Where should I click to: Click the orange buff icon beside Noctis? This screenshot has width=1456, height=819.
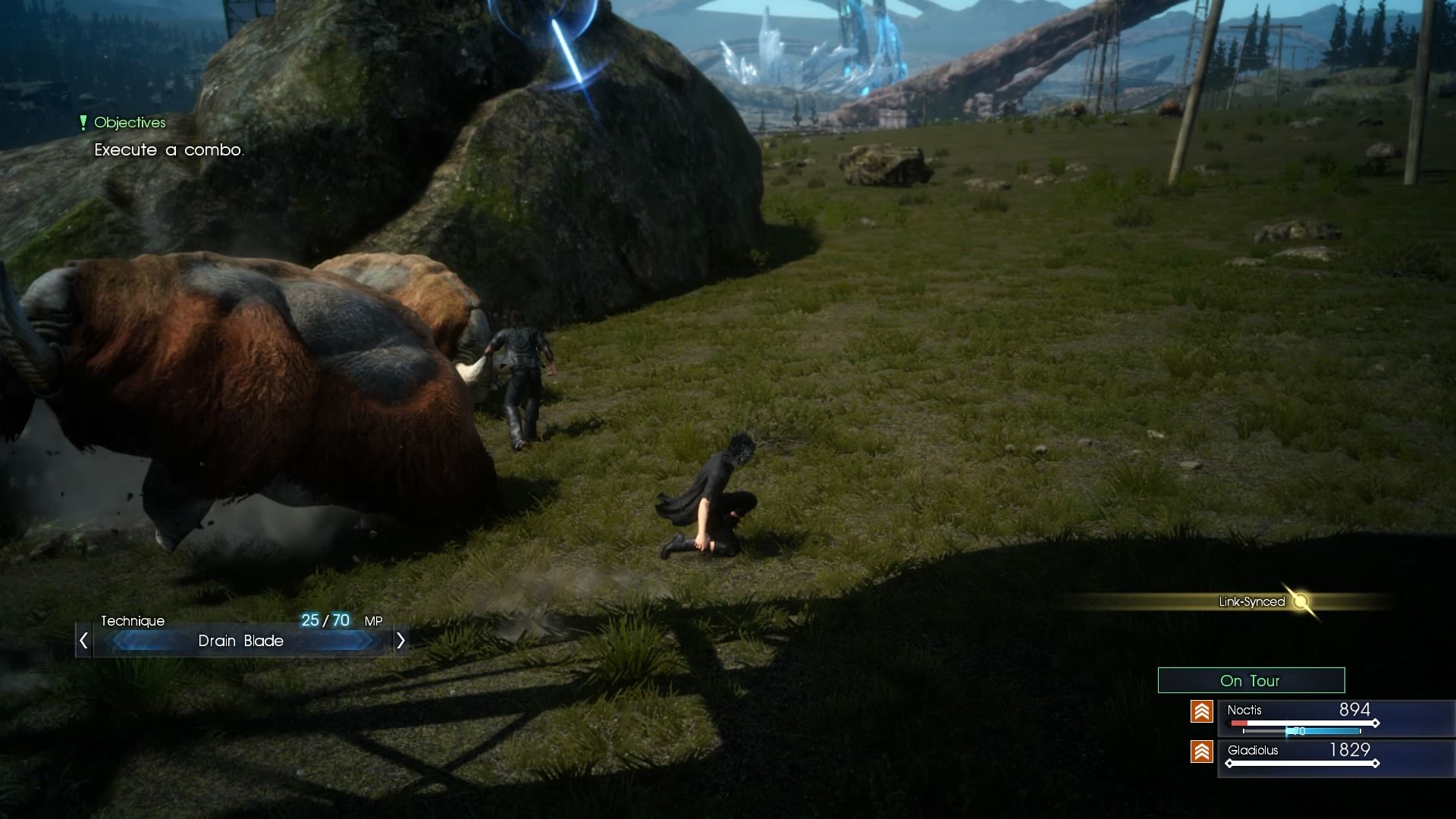click(1203, 711)
